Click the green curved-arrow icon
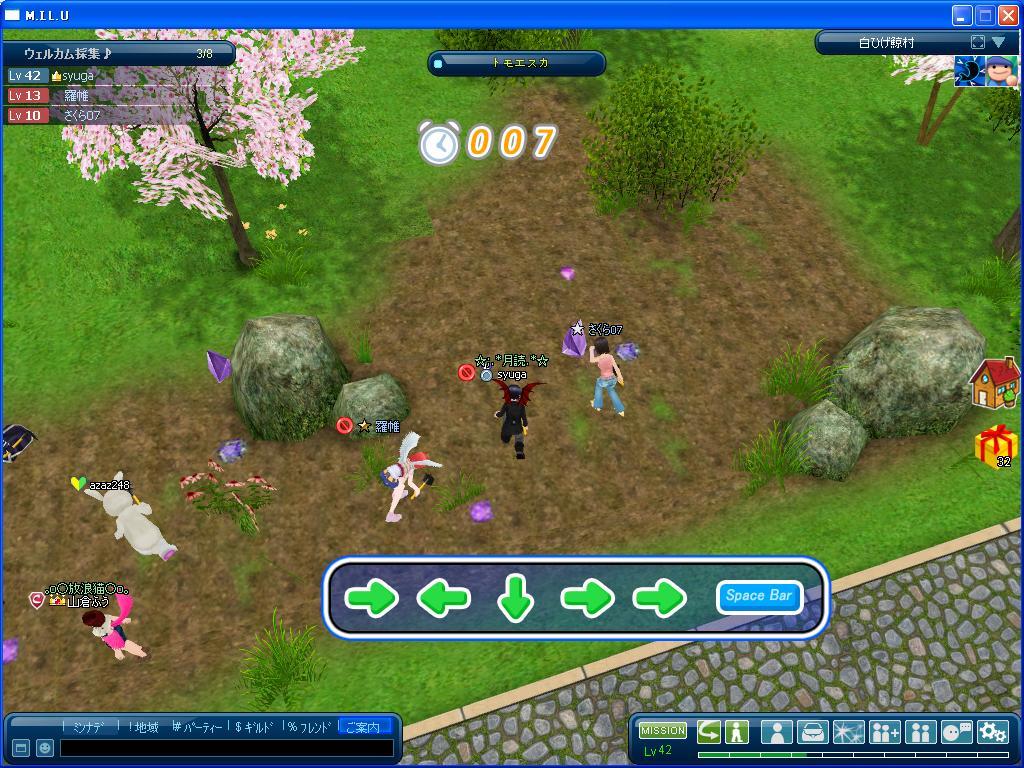The image size is (1024, 768). (x=709, y=731)
